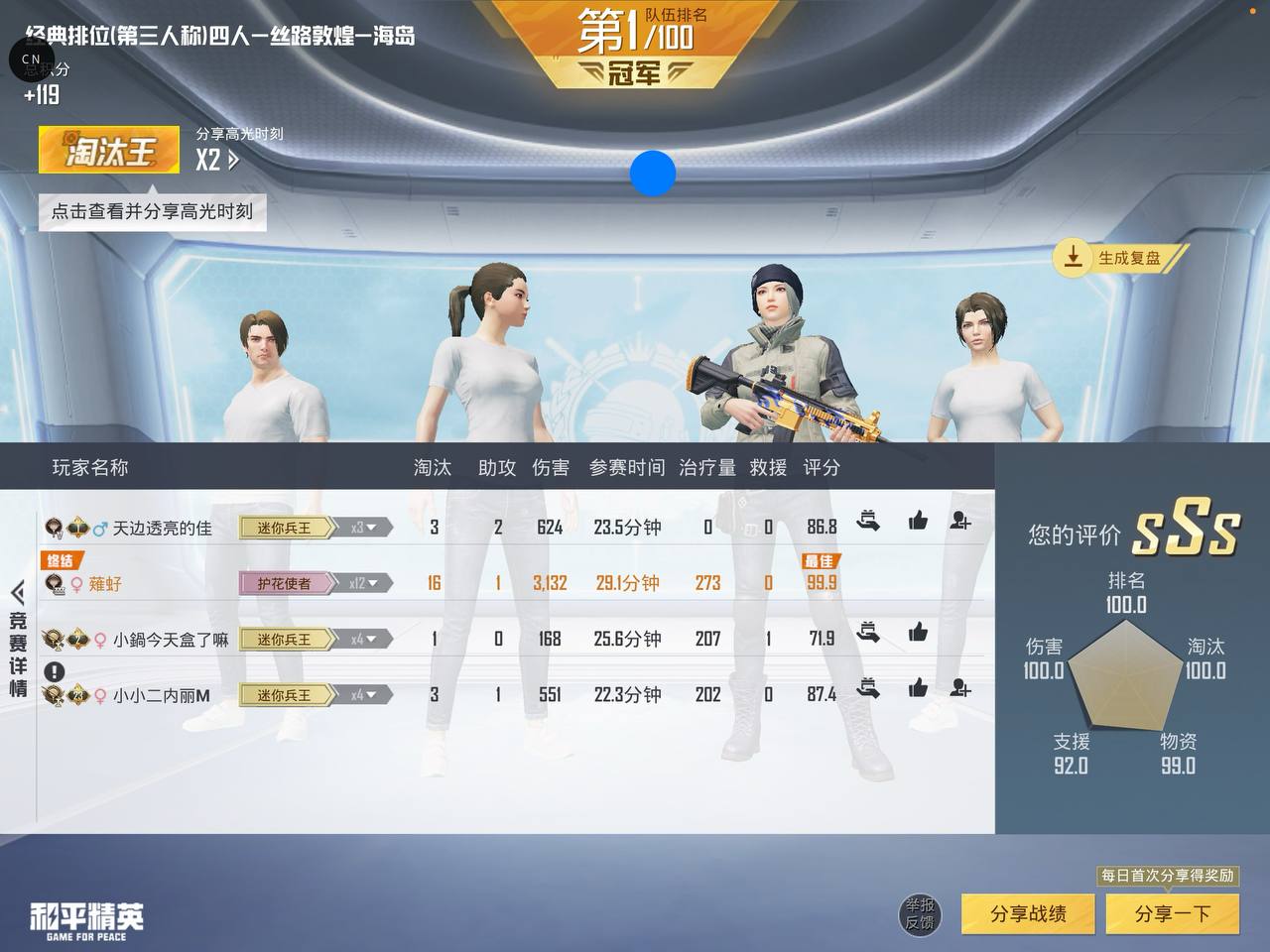Add 小小二内丽M as a friend
This screenshot has height=952, width=1270.
(x=959, y=687)
